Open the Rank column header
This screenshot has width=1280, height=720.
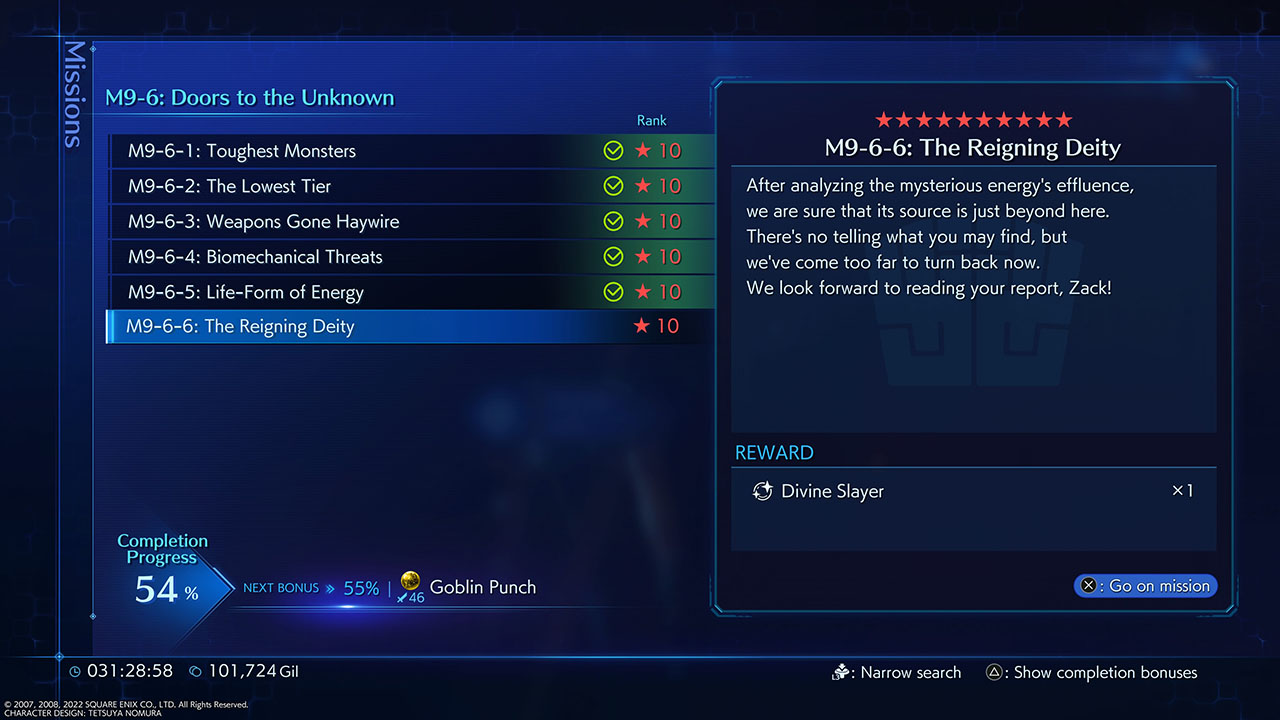click(x=651, y=120)
